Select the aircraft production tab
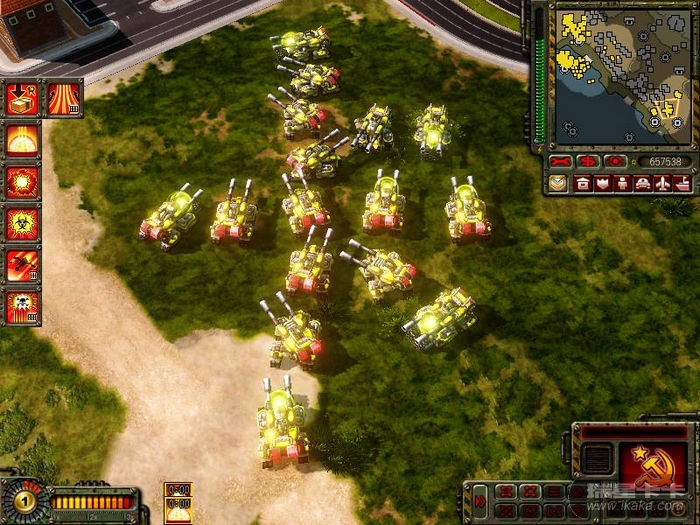 click(661, 183)
